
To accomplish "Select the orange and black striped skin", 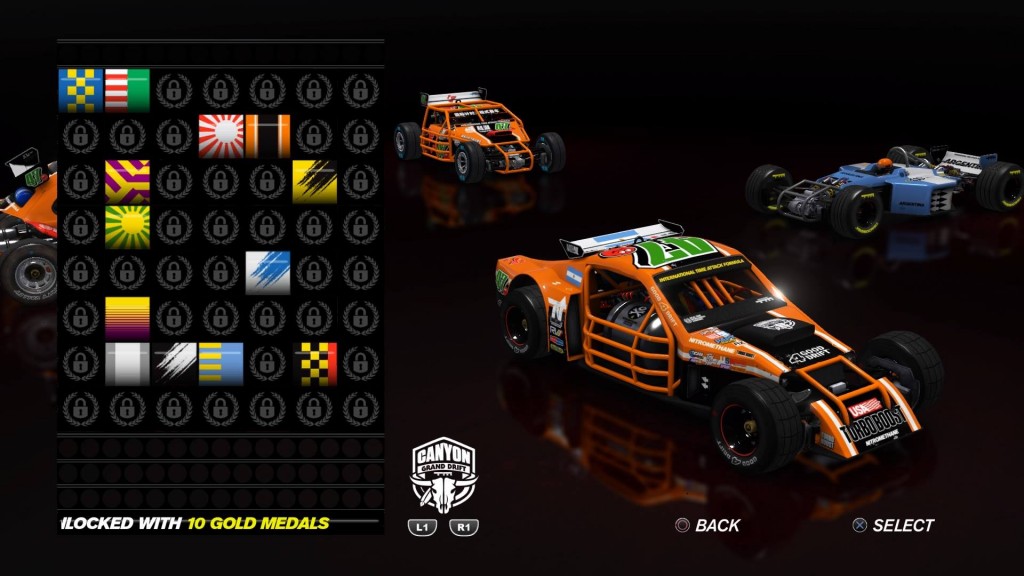I will tap(268, 136).
